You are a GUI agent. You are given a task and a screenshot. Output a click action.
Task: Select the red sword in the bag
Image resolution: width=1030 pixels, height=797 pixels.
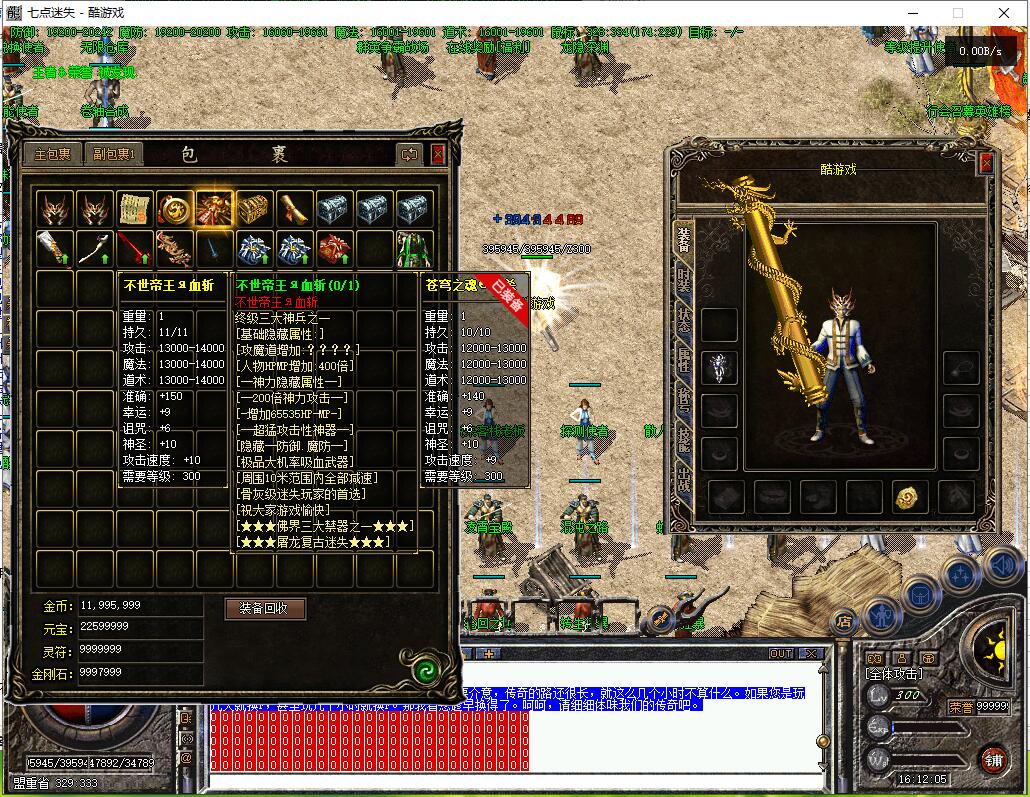click(135, 248)
